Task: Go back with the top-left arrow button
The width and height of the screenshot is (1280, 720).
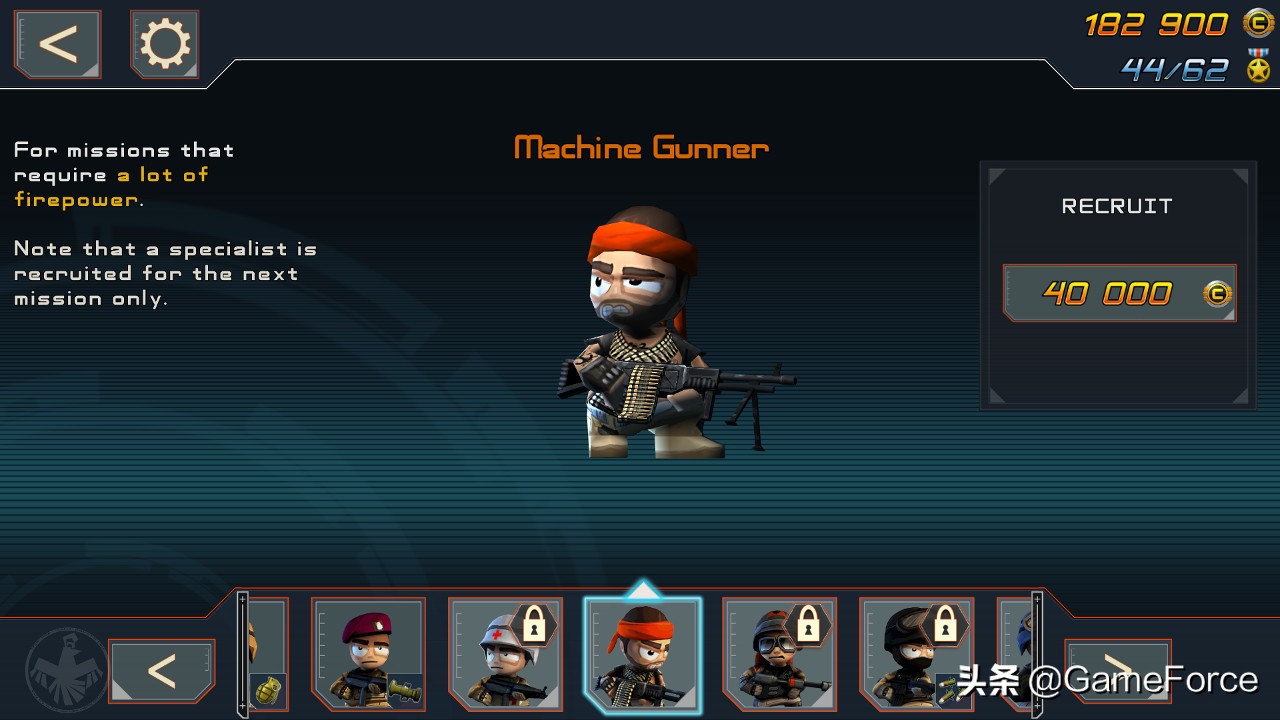Action: 57,44
